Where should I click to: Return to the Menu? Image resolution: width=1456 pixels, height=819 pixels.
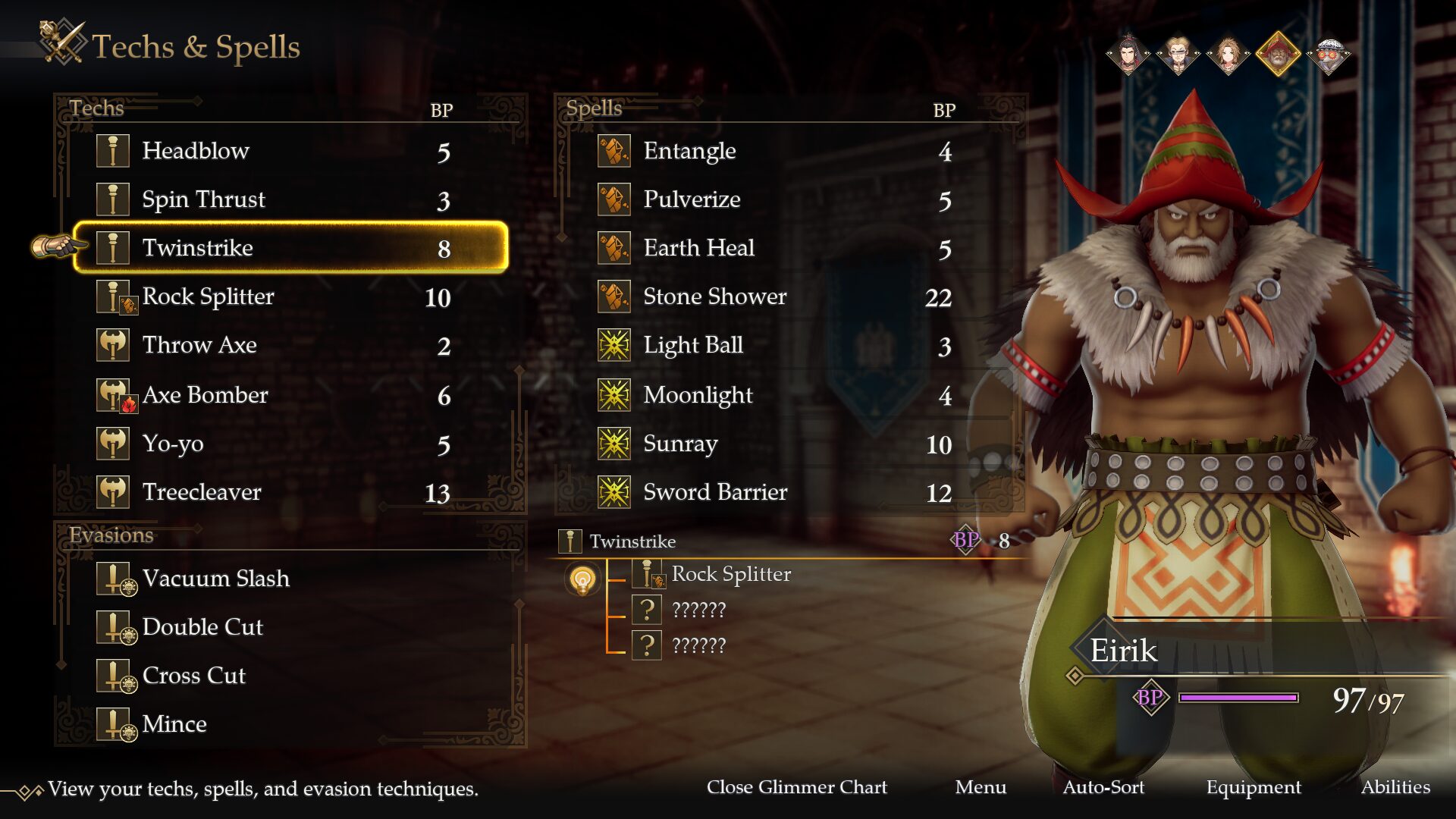point(981,787)
